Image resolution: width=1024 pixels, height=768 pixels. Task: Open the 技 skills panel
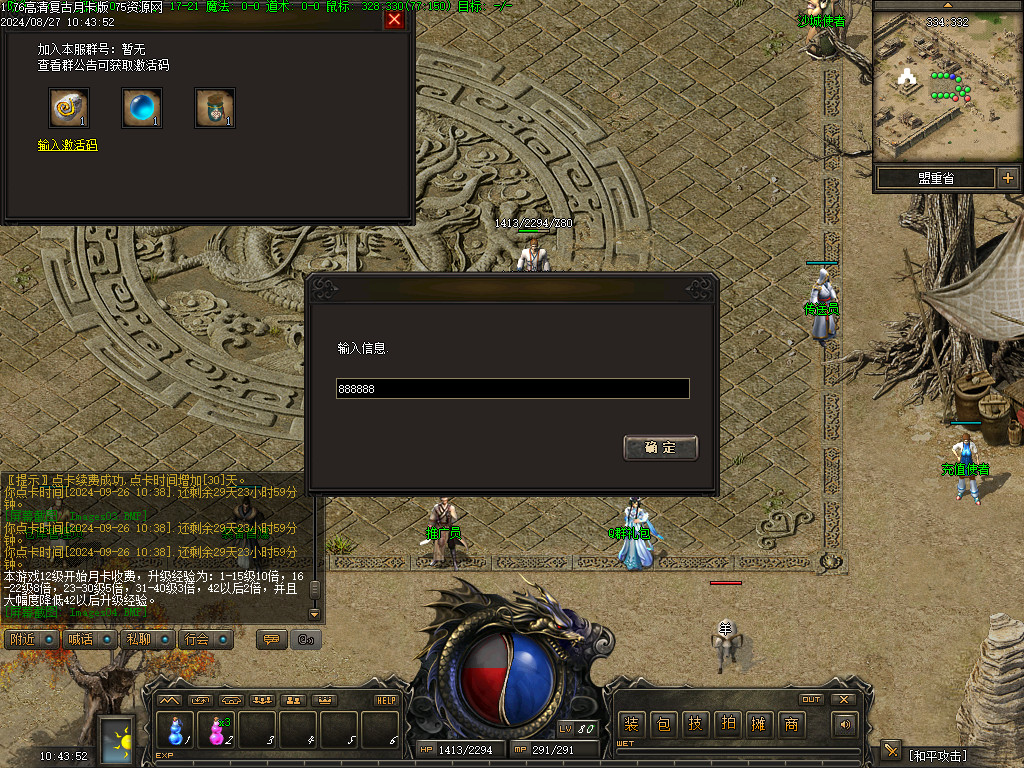695,725
